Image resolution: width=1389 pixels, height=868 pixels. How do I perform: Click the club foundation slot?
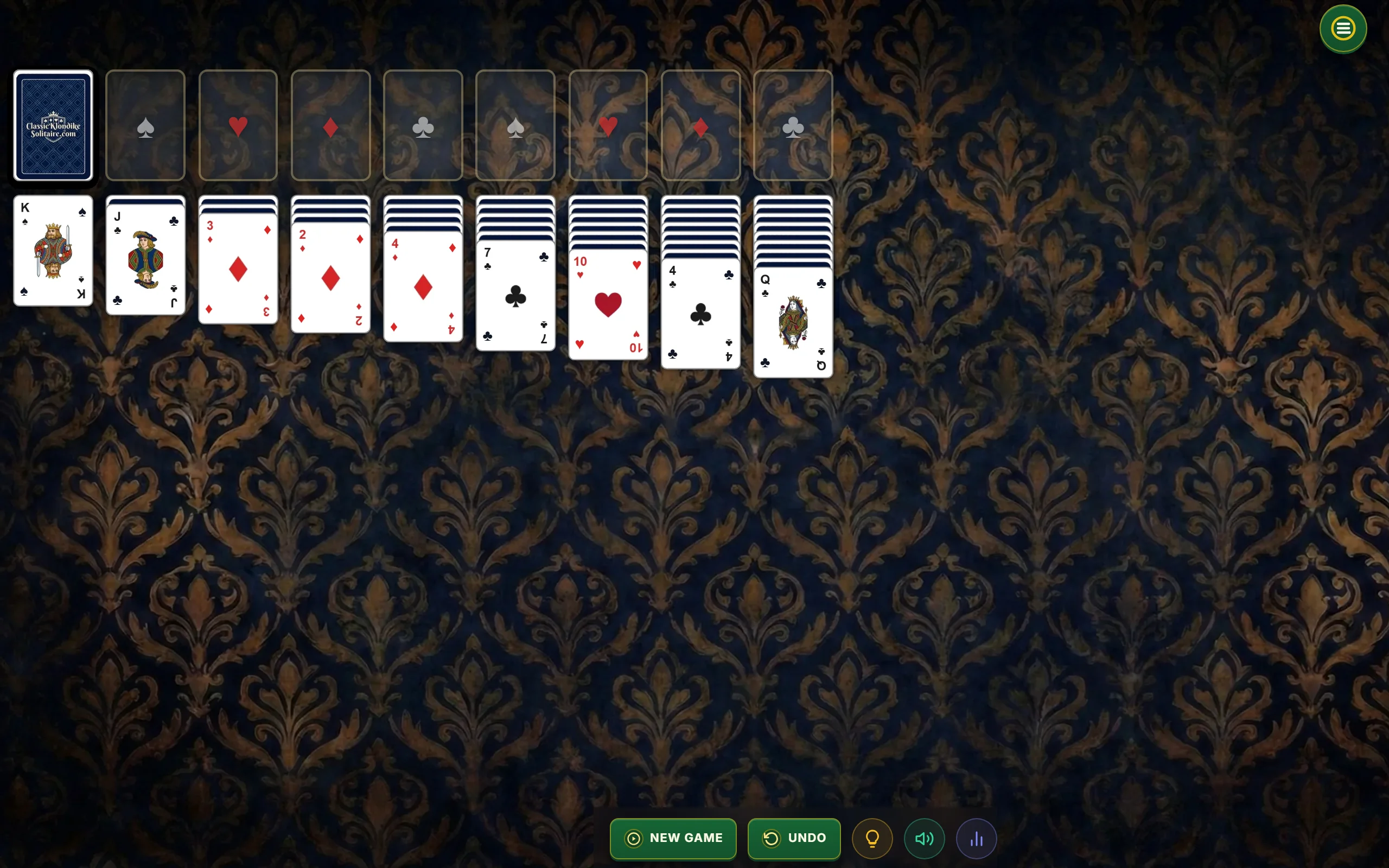click(x=423, y=125)
